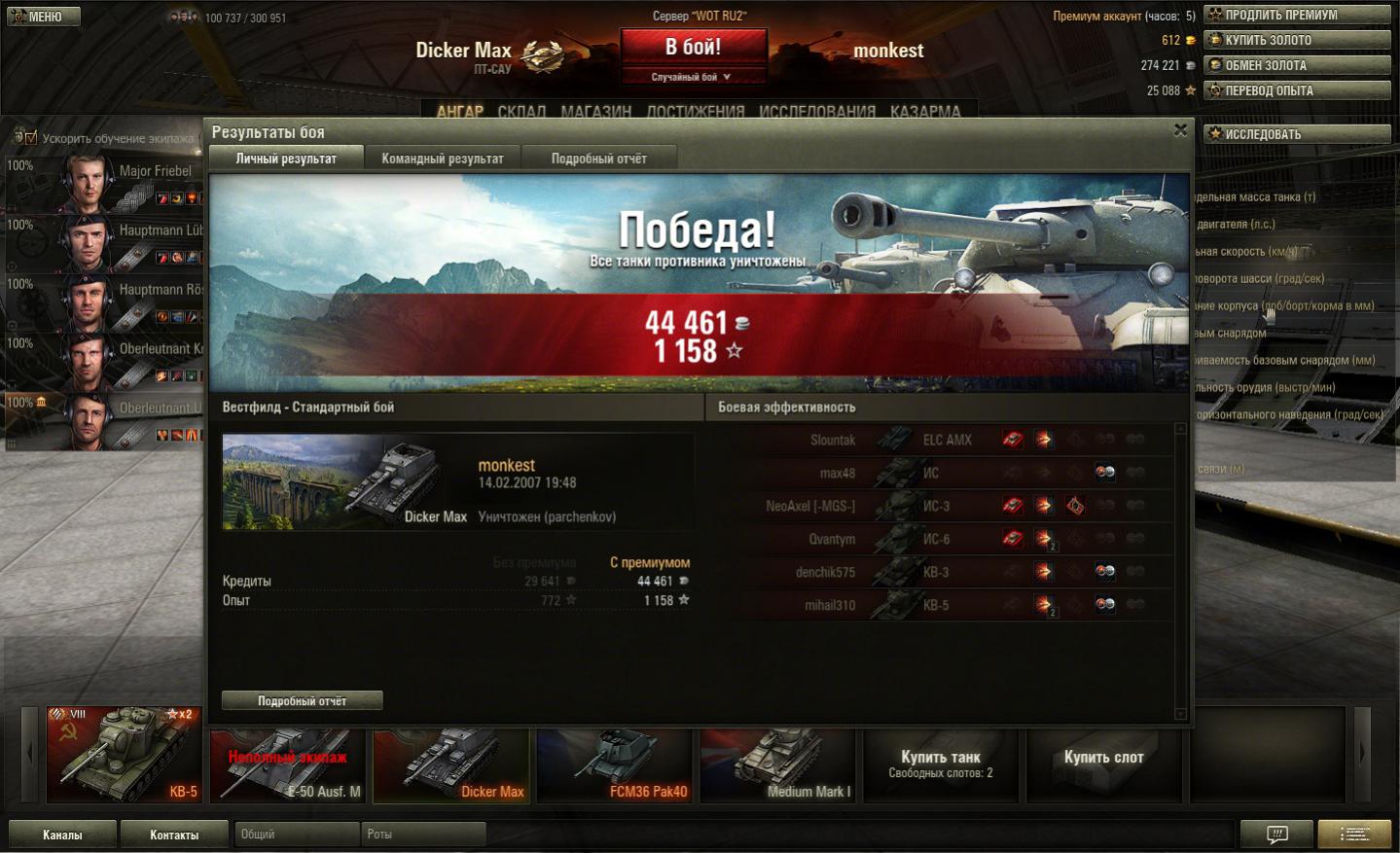This screenshot has width=1400, height=853.
Task: Switch to Командный результат tab
Action: coord(443,159)
